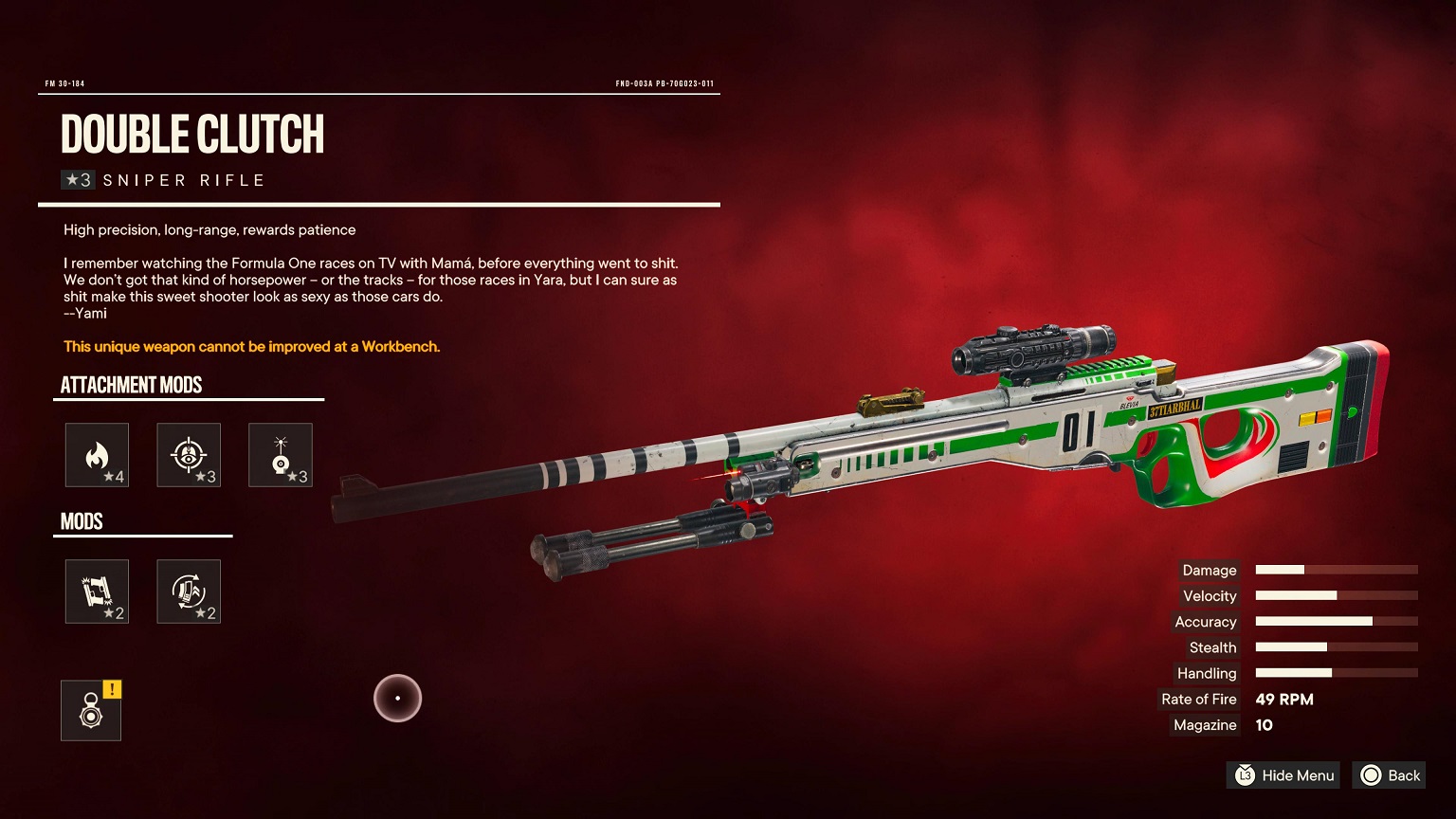
Task: Open the weapon charm slot with the yellow alert
Action: point(91,710)
